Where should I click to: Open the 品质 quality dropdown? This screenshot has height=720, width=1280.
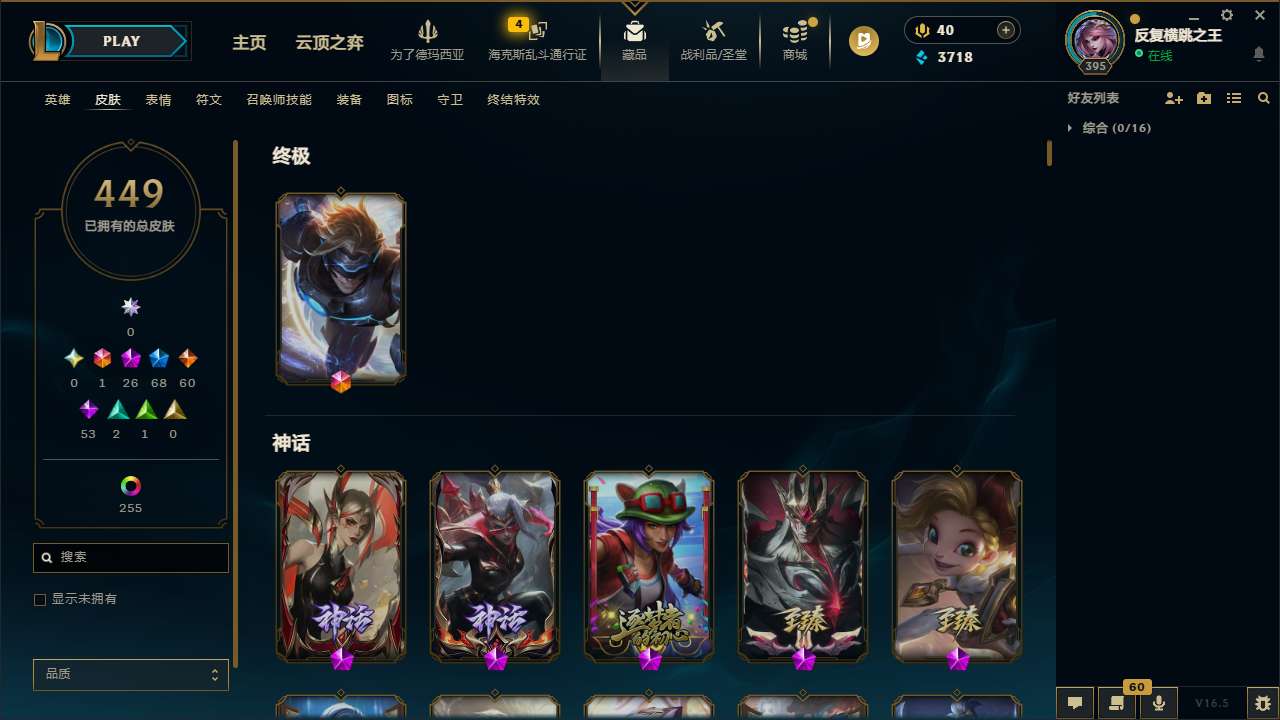point(130,674)
